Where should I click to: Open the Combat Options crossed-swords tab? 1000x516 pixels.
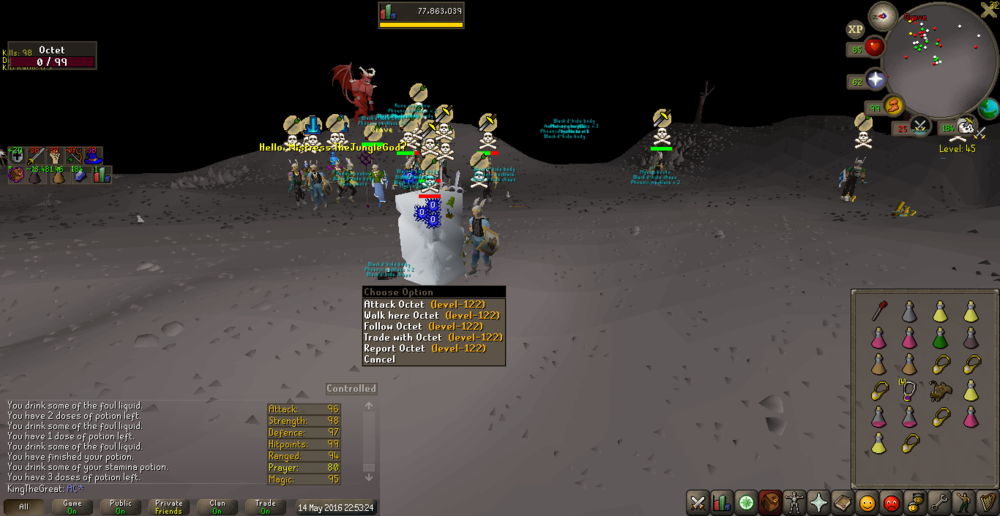pyautogui.click(x=698, y=502)
